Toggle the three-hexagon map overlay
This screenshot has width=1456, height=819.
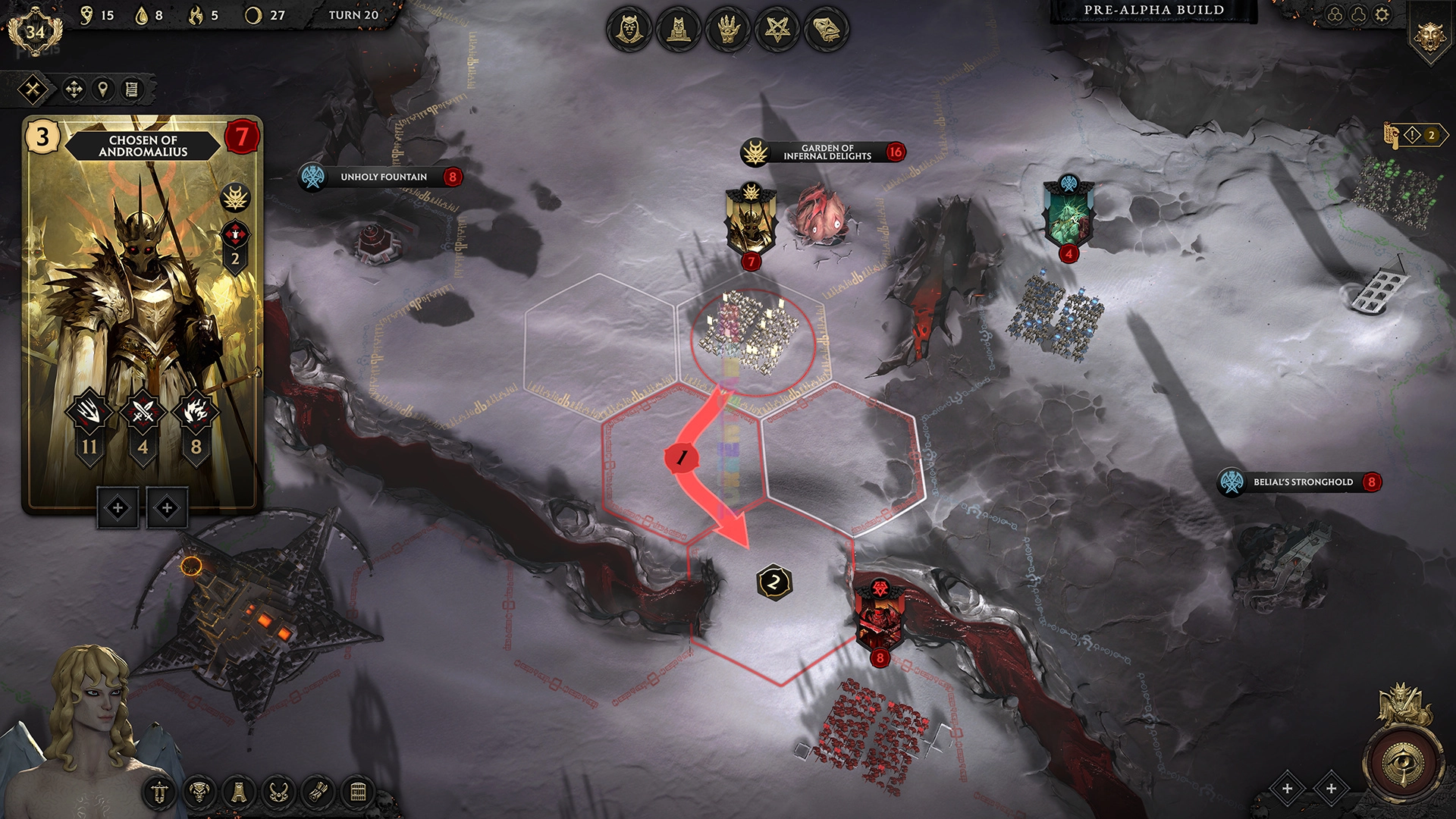coord(1335,15)
